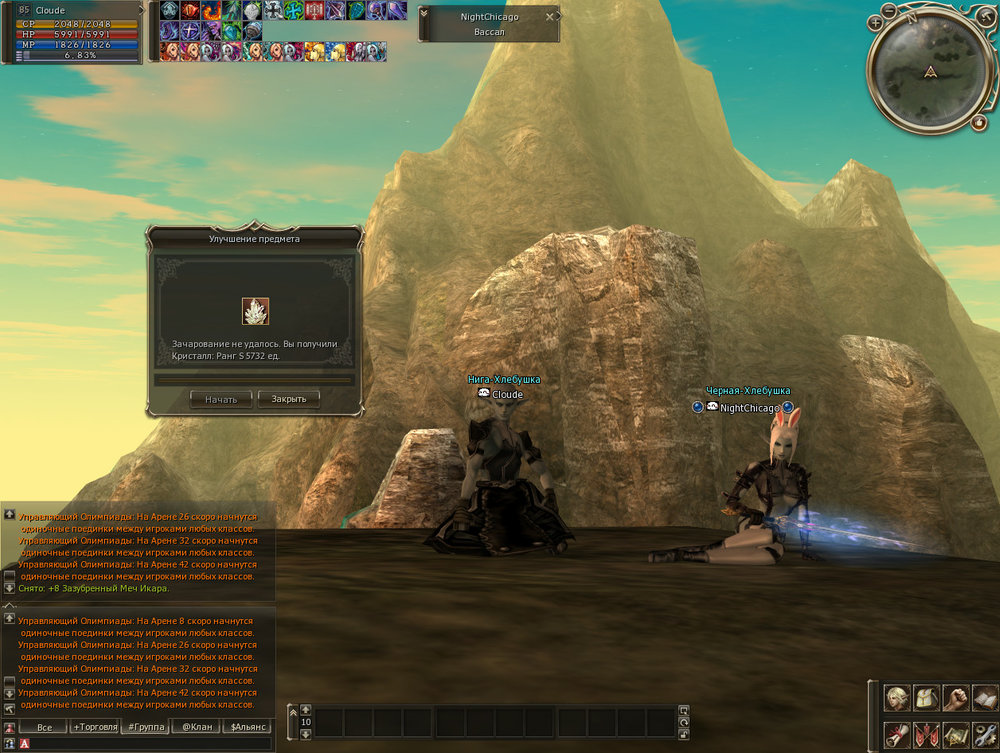Open the clan banners icon
Image resolution: width=1000 pixels, height=753 pixels.
927,734
